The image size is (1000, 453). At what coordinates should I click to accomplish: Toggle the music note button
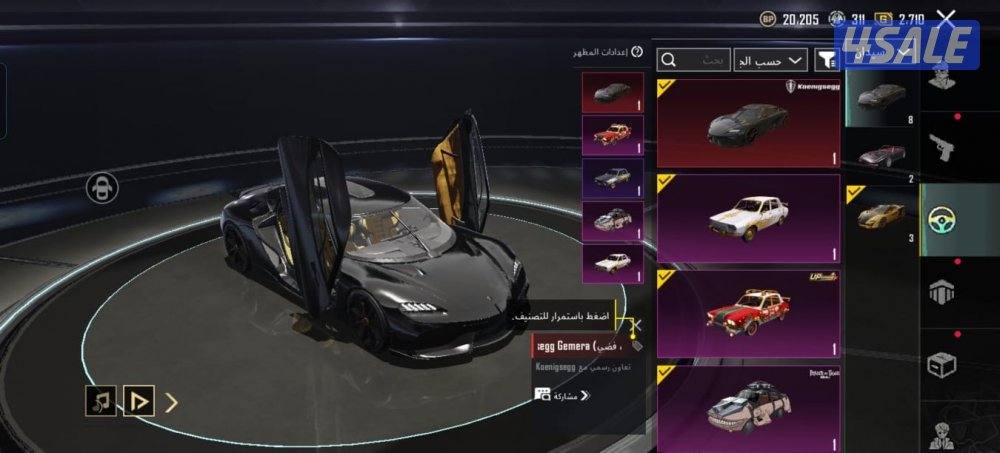pyautogui.click(x=100, y=402)
